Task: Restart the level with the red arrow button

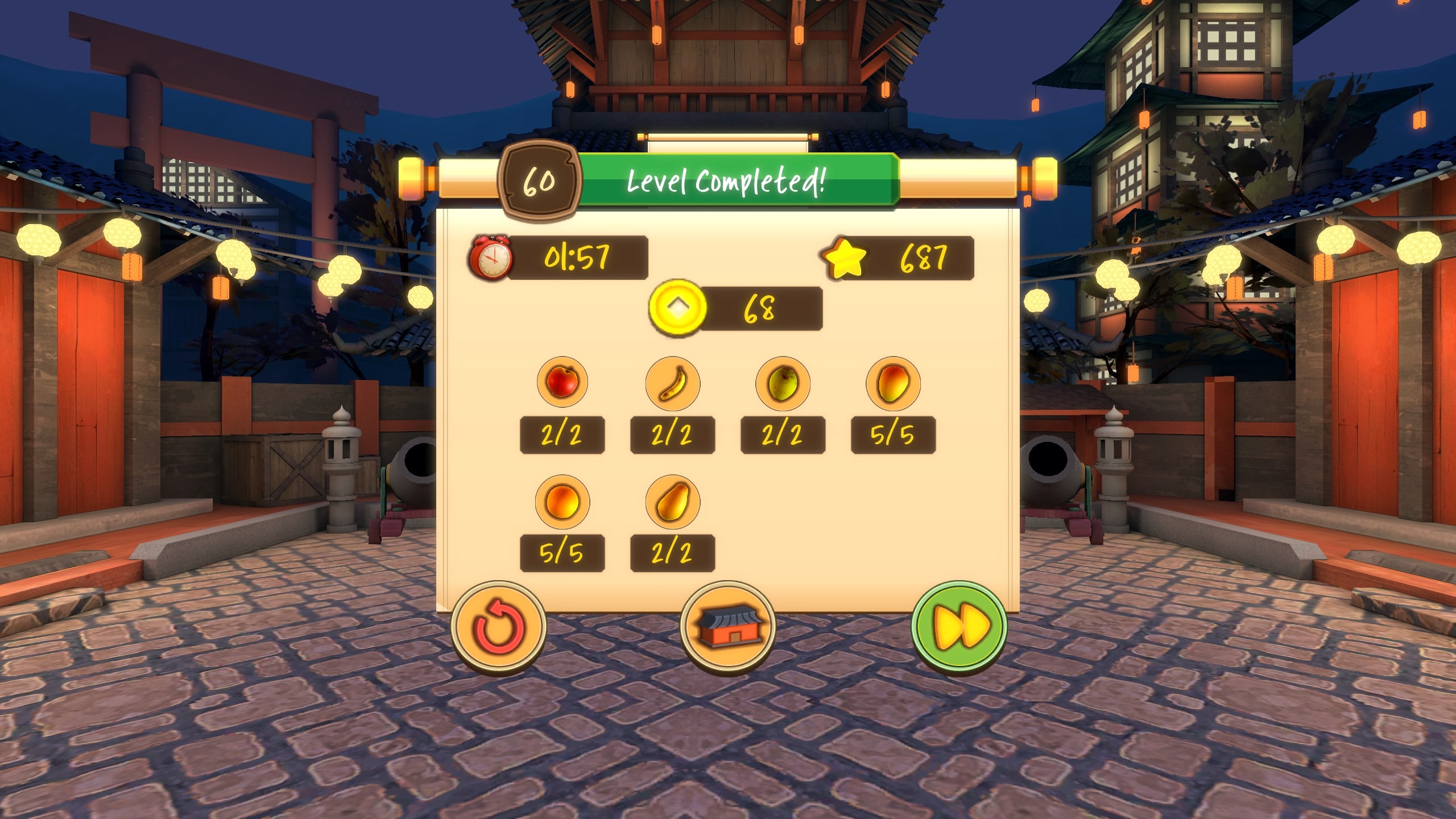Action: pyautogui.click(x=499, y=628)
